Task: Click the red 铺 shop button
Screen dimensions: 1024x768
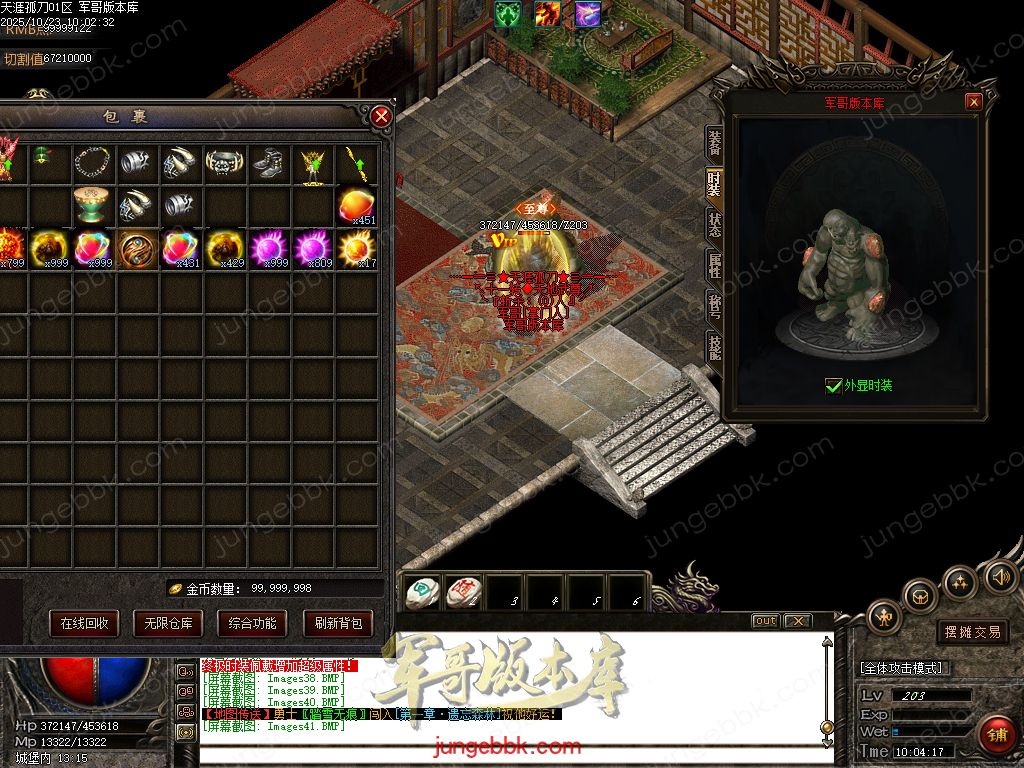Action: tap(996, 734)
